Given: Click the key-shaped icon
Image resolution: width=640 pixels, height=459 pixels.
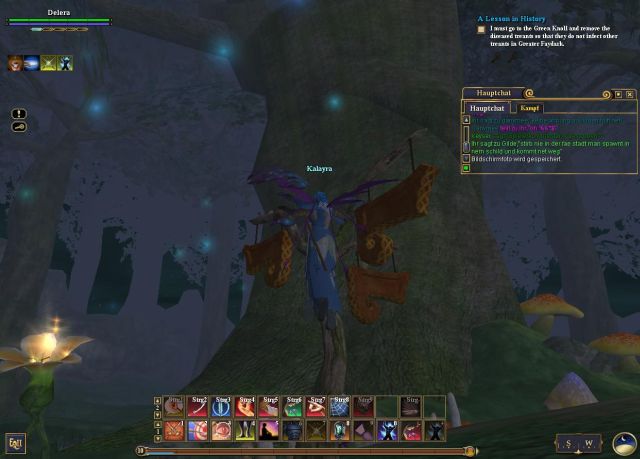Looking at the screenshot, I should coord(19,127).
